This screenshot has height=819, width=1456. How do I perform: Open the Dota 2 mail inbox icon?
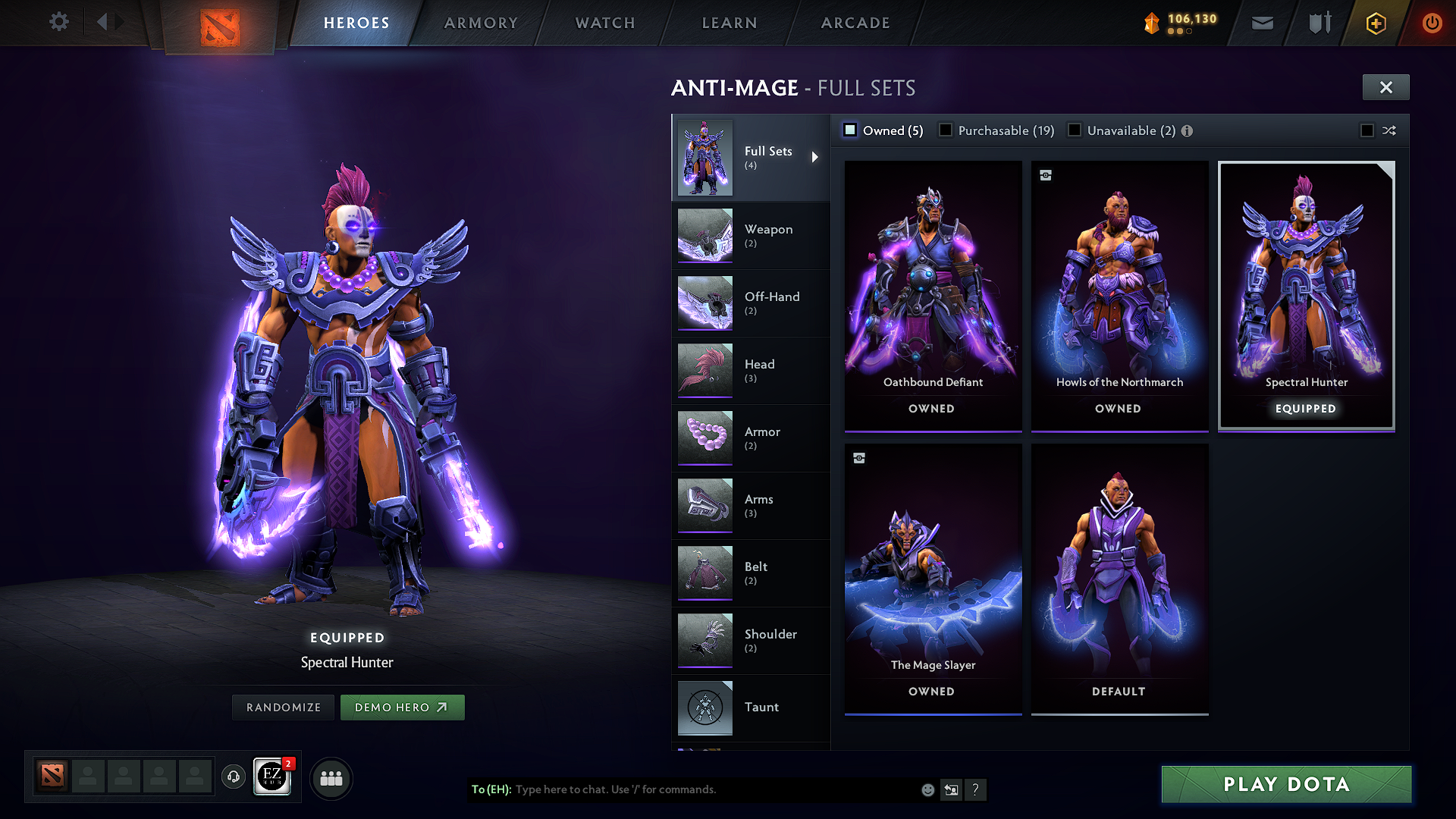(1262, 23)
